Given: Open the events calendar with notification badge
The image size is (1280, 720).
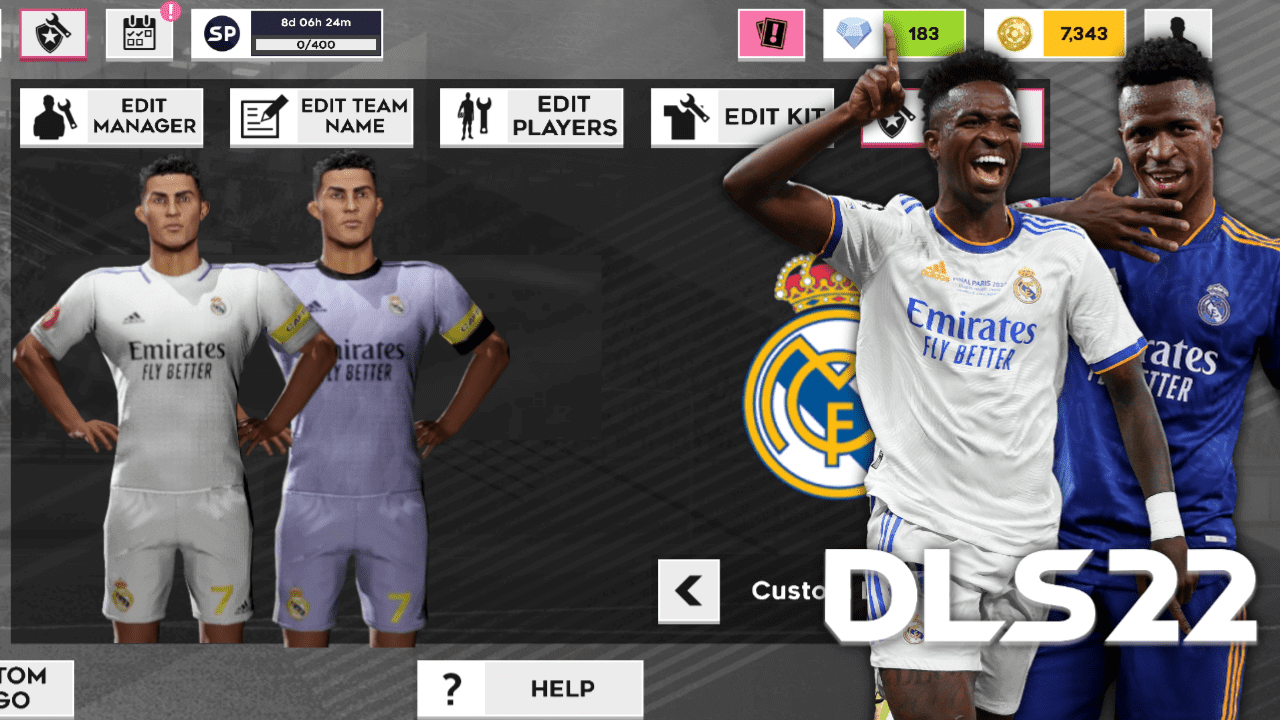Looking at the screenshot, I should coord(138,33).
